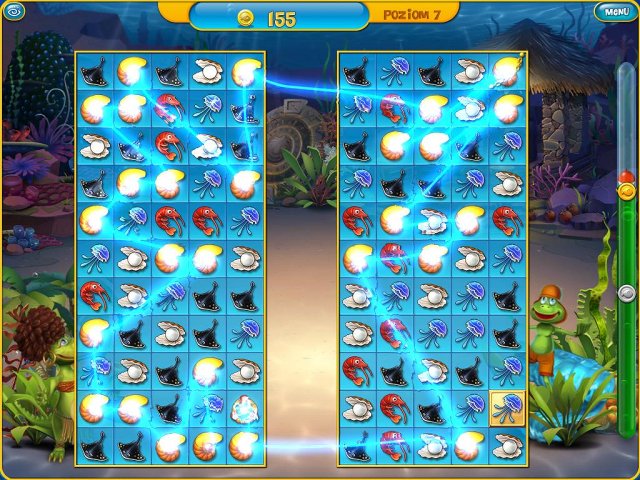The height and width of the screenshot is (480, 640).
Task: Open the Menu button
Action: click(x=613, y=12)
